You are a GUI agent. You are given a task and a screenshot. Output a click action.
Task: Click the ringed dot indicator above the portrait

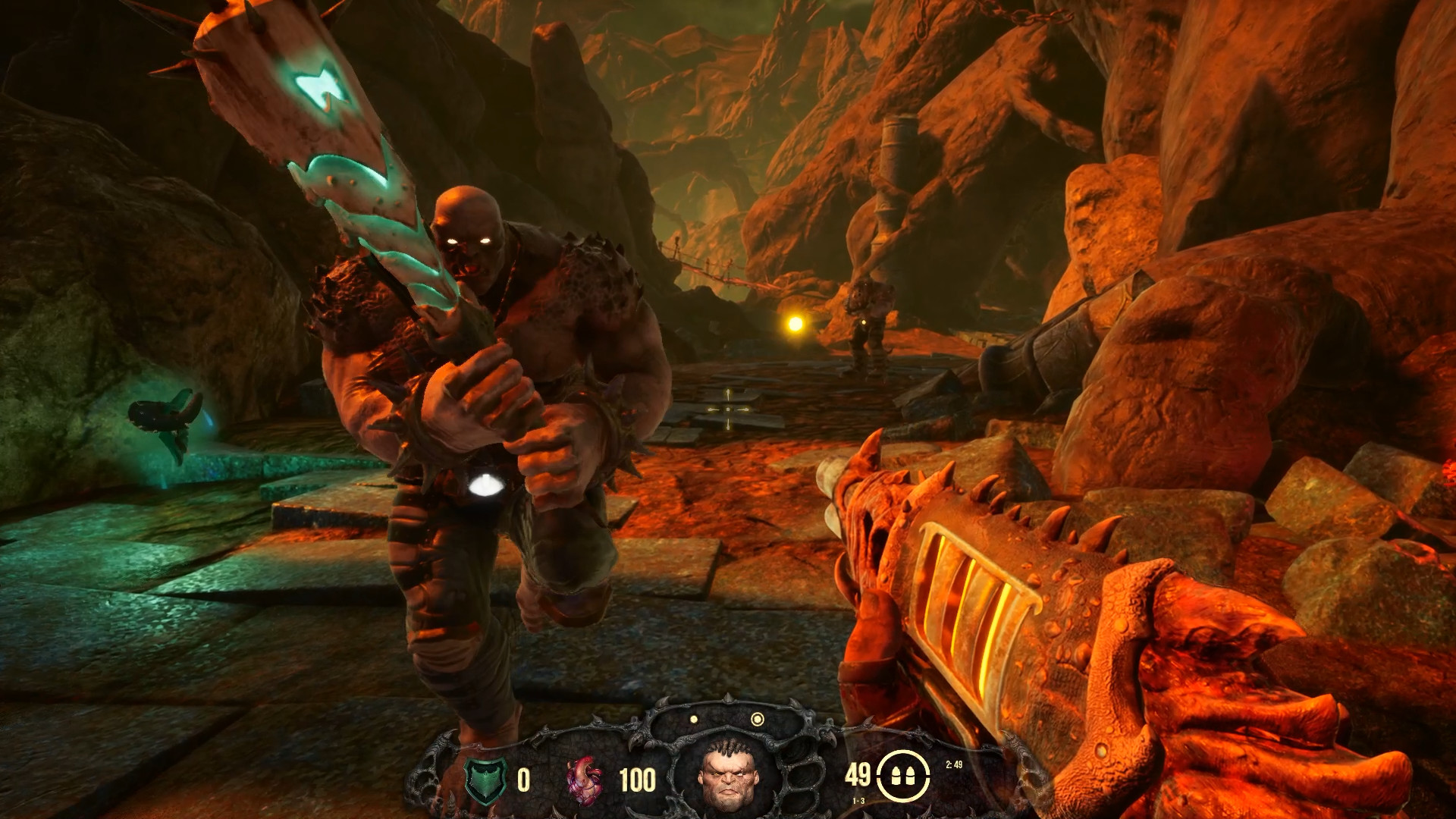coord(756,719)
